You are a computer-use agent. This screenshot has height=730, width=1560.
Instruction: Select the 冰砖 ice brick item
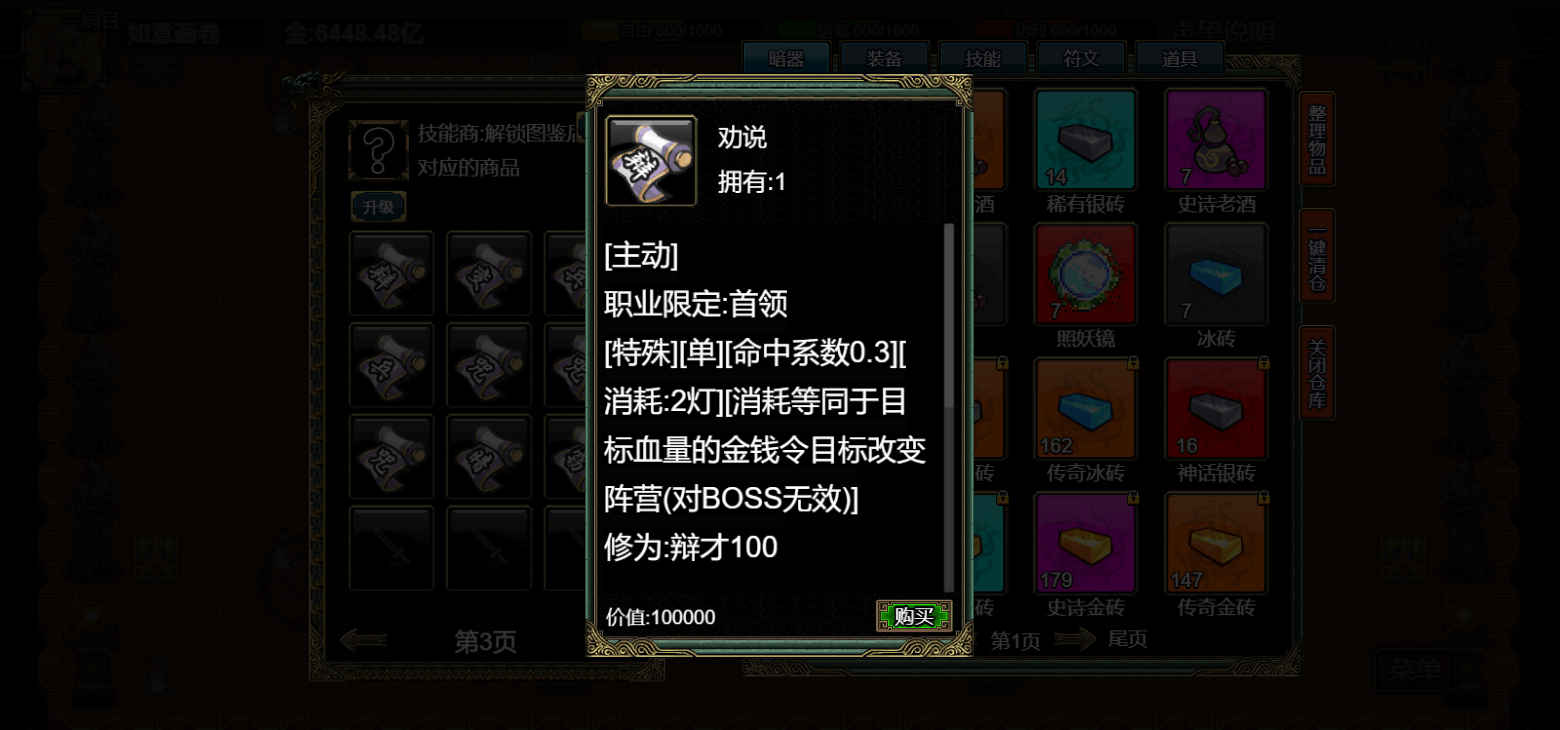pyautogui.click(x=1216, y=273)
